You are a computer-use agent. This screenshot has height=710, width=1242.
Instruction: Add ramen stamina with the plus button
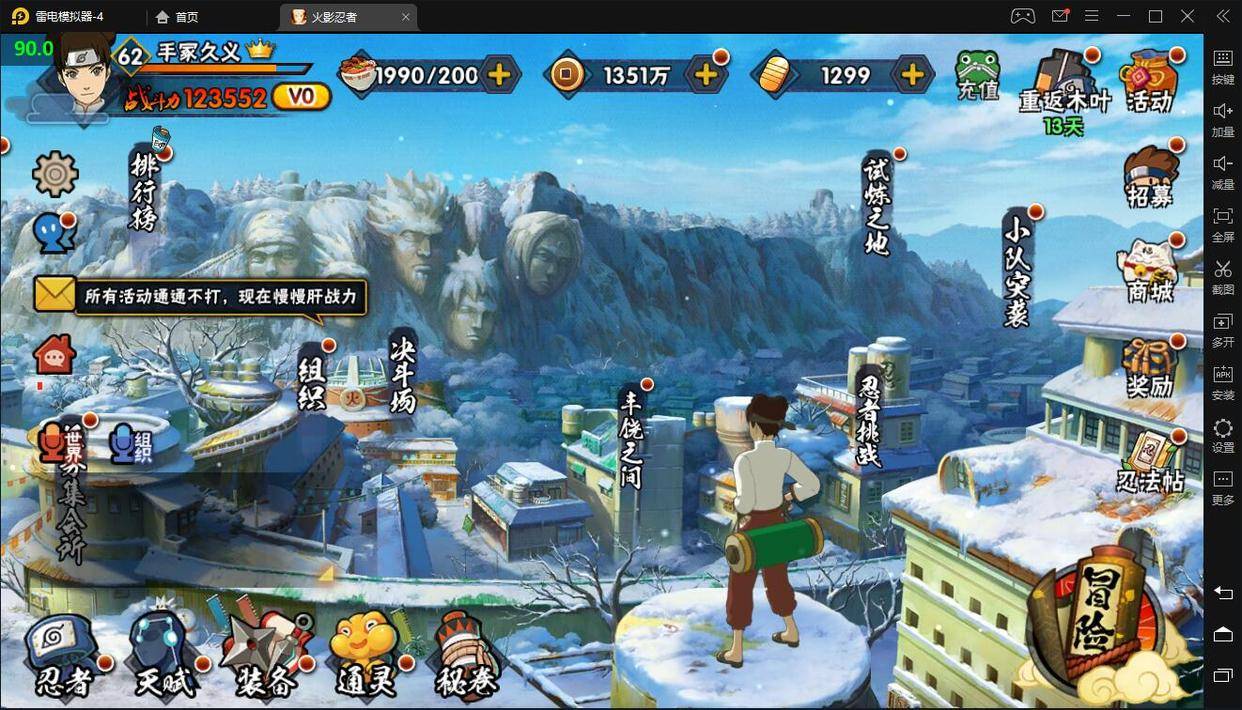pos(498,75)
